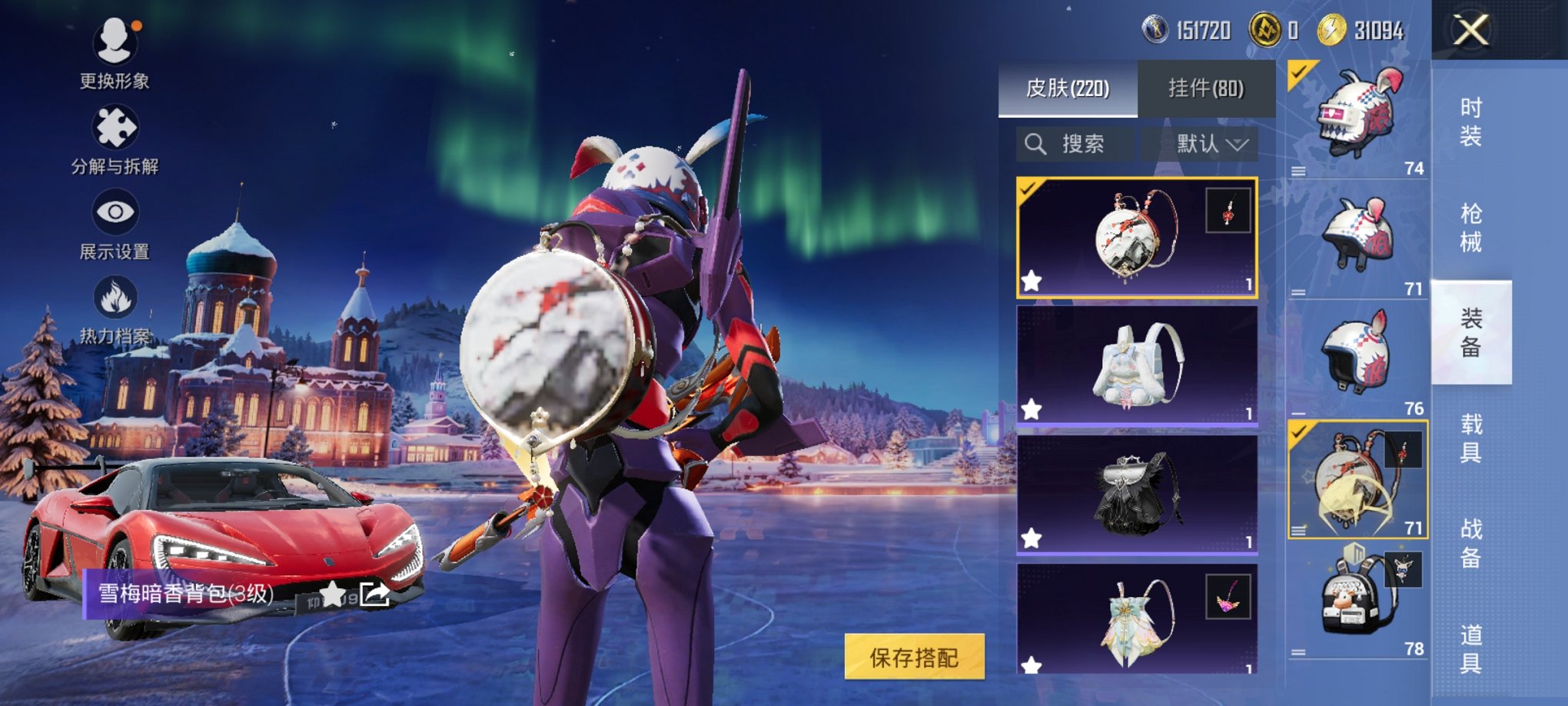The image size is (1568, 706).
Task: Switch to the 皮肤(220) skins tab
Action: (1068, 88)
